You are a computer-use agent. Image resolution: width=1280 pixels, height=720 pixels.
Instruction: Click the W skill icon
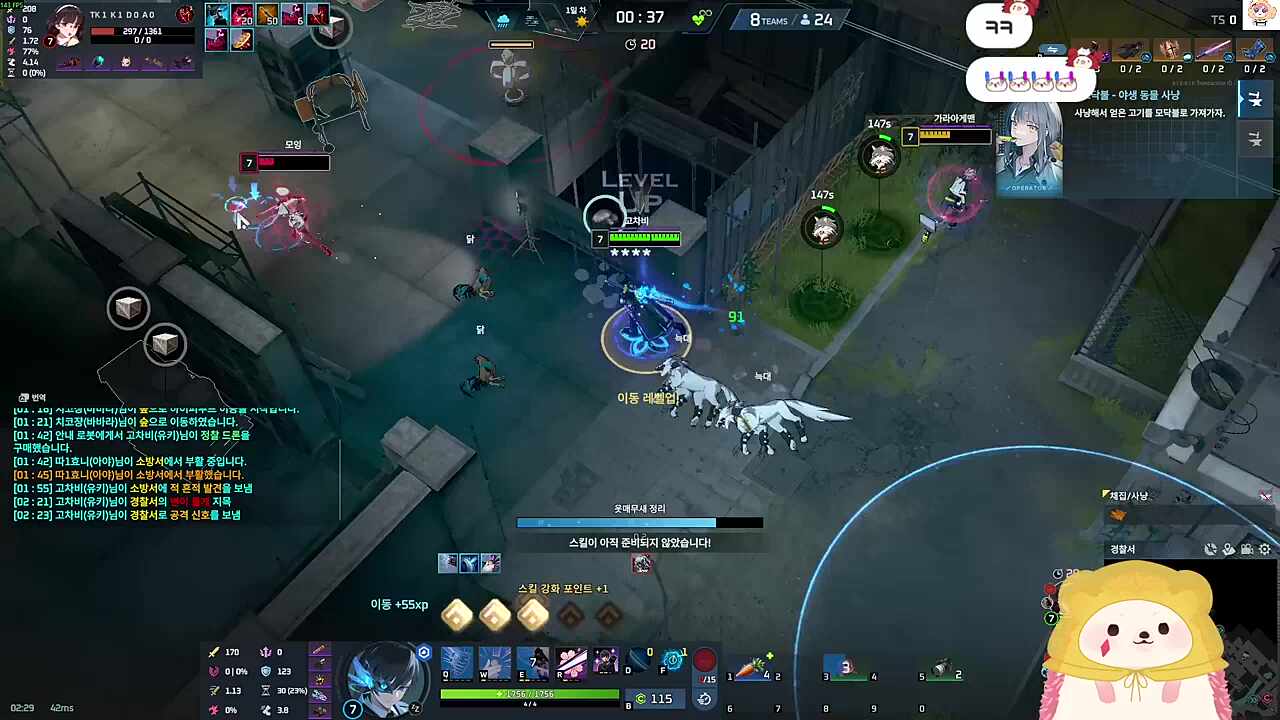point(494,662)
